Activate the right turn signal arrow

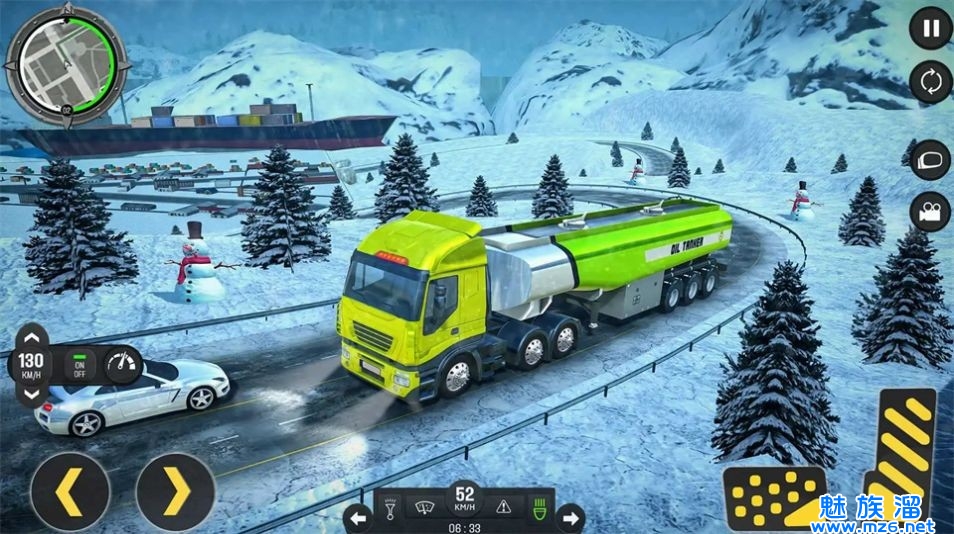coord(570,518)
